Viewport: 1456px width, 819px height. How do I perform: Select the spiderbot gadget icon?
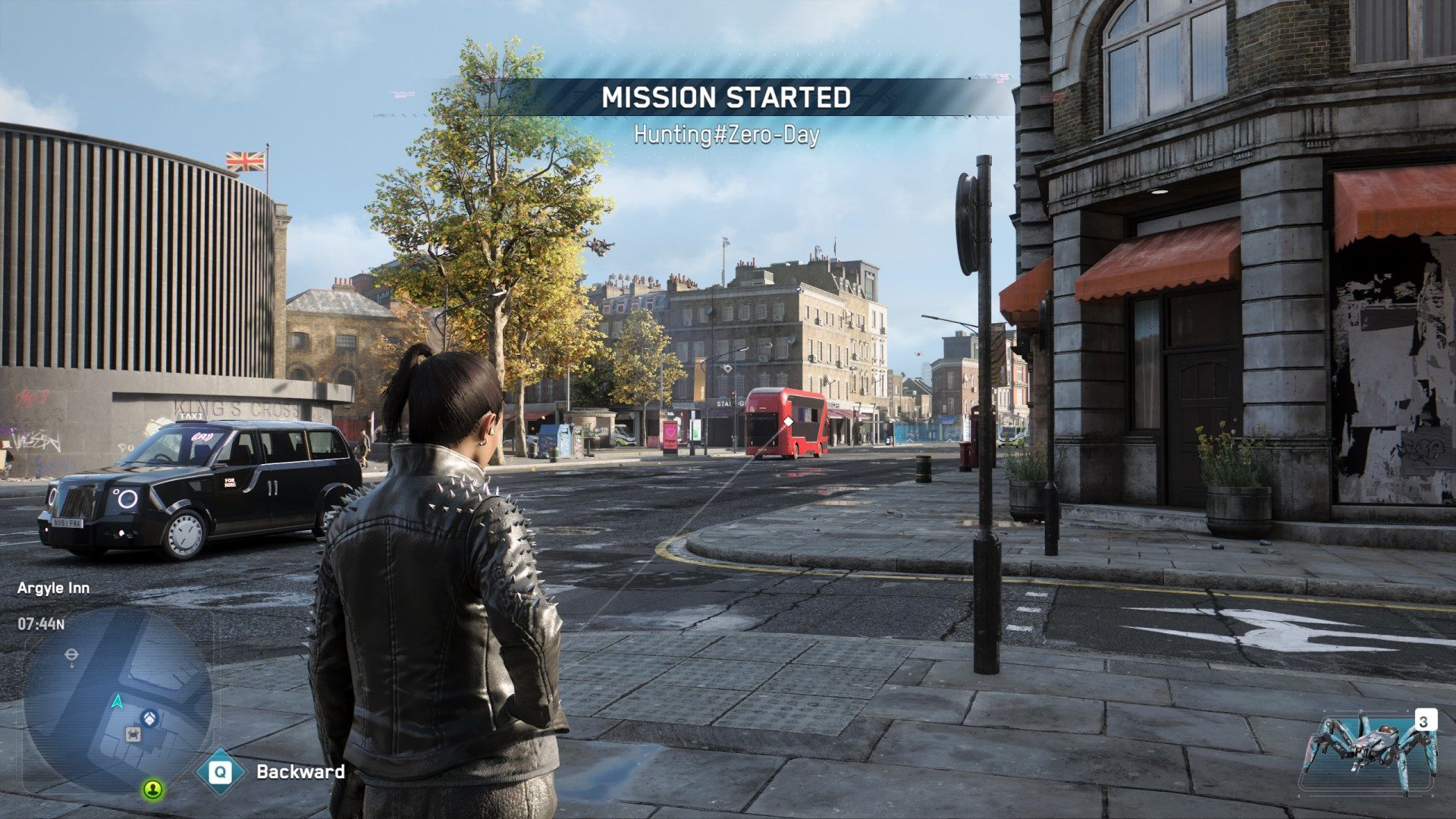click(1370, 752)
